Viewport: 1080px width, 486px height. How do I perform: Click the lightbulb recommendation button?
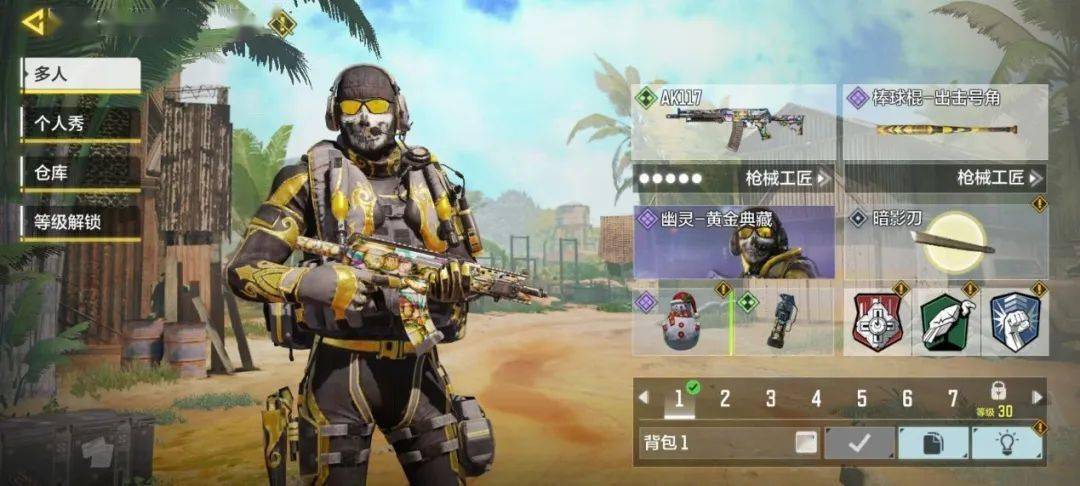(x=1006, y=442)
